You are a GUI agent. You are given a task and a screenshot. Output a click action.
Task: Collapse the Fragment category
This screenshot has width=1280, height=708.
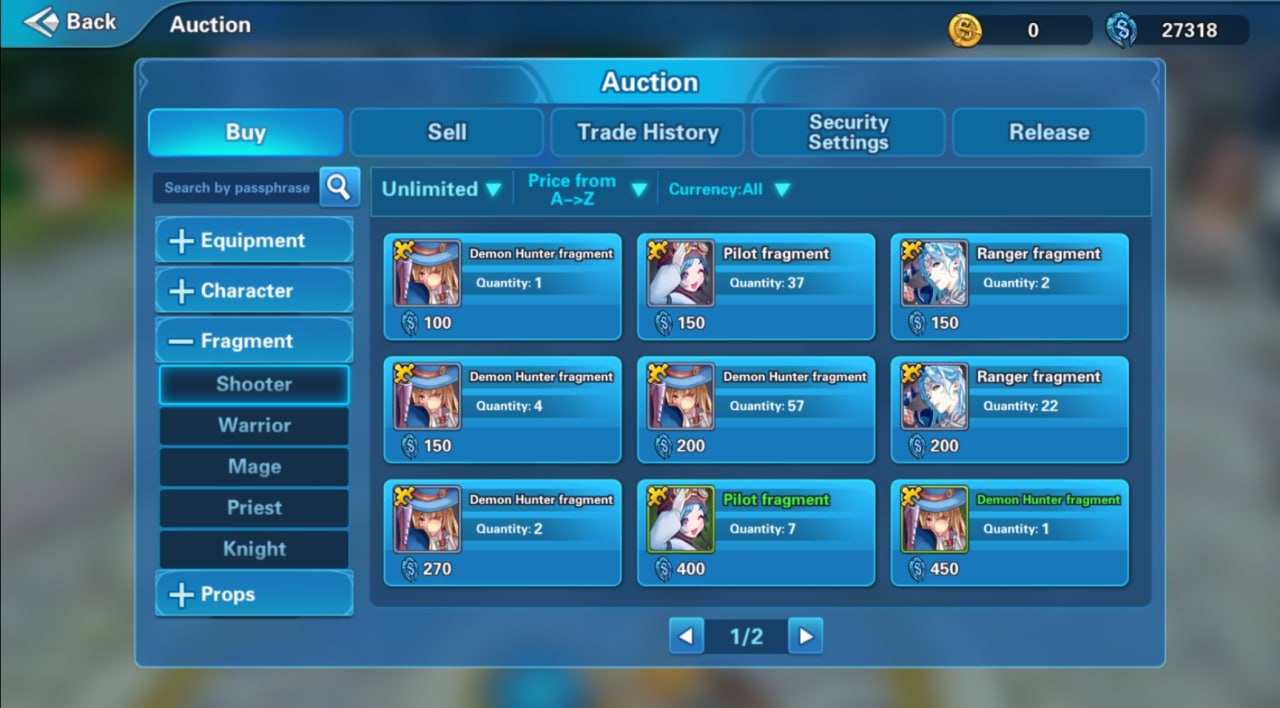(253, 341)
